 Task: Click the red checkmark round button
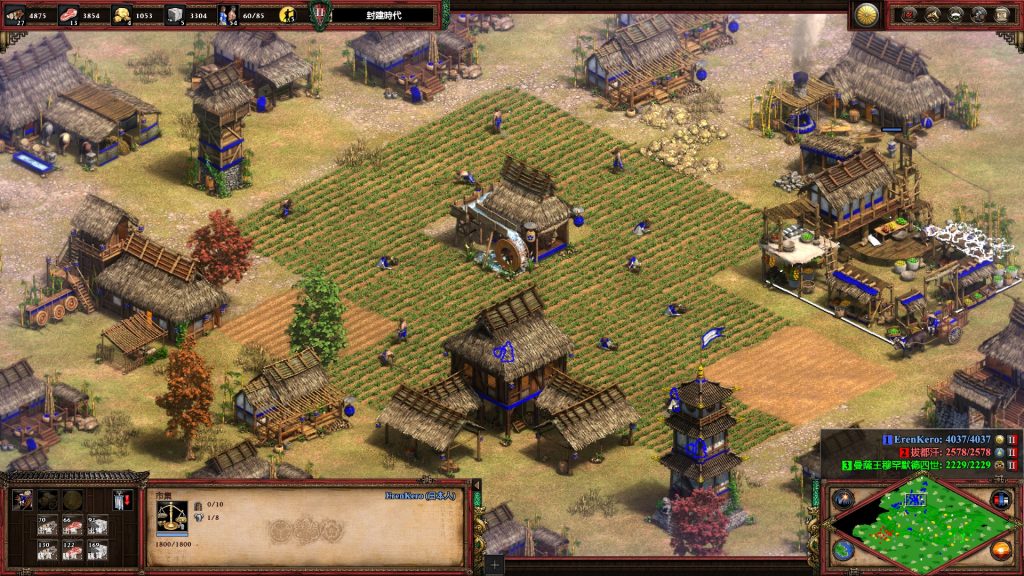point(908,14)
